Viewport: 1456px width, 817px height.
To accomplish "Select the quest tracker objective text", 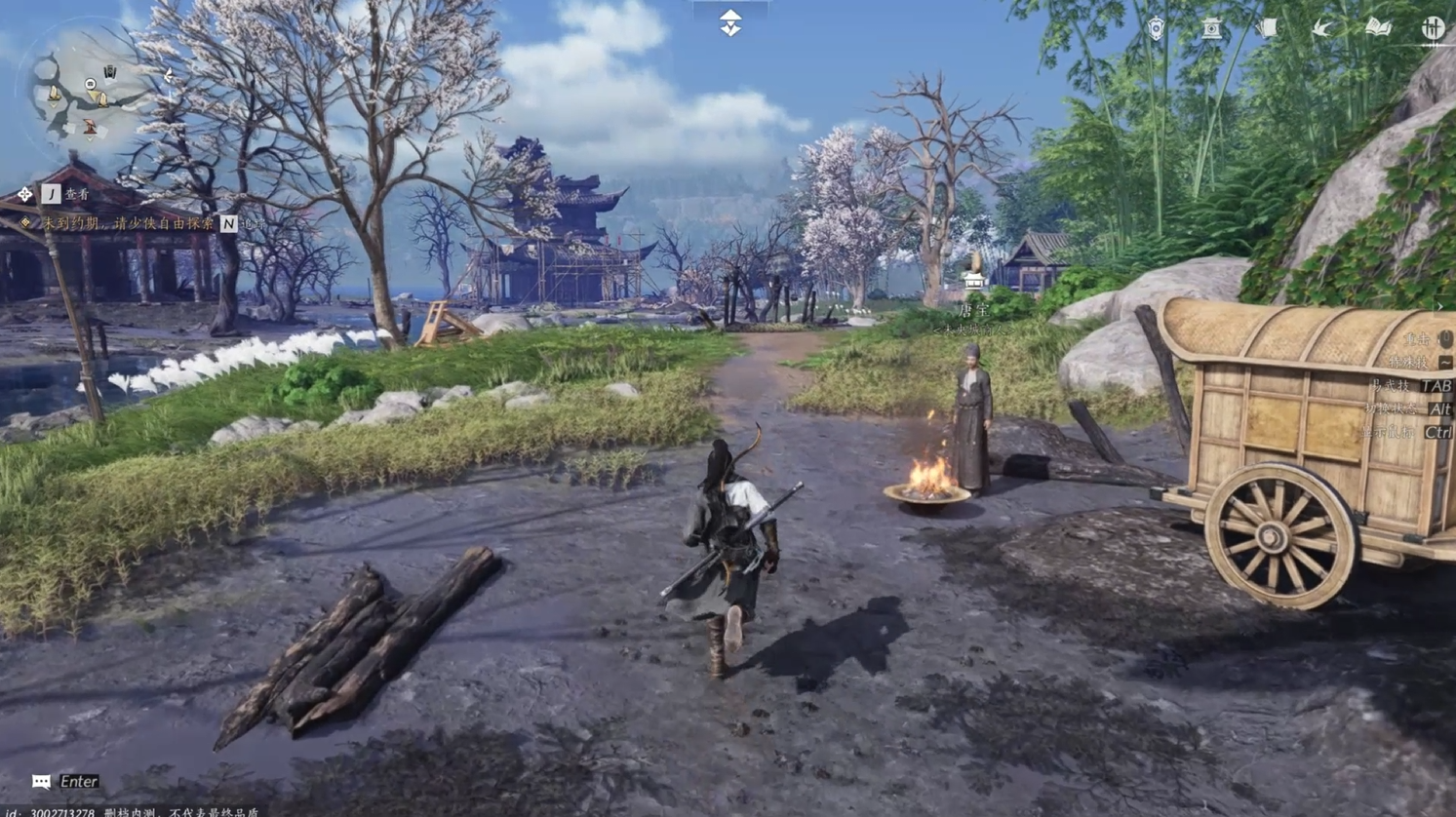I will [127, 223].
